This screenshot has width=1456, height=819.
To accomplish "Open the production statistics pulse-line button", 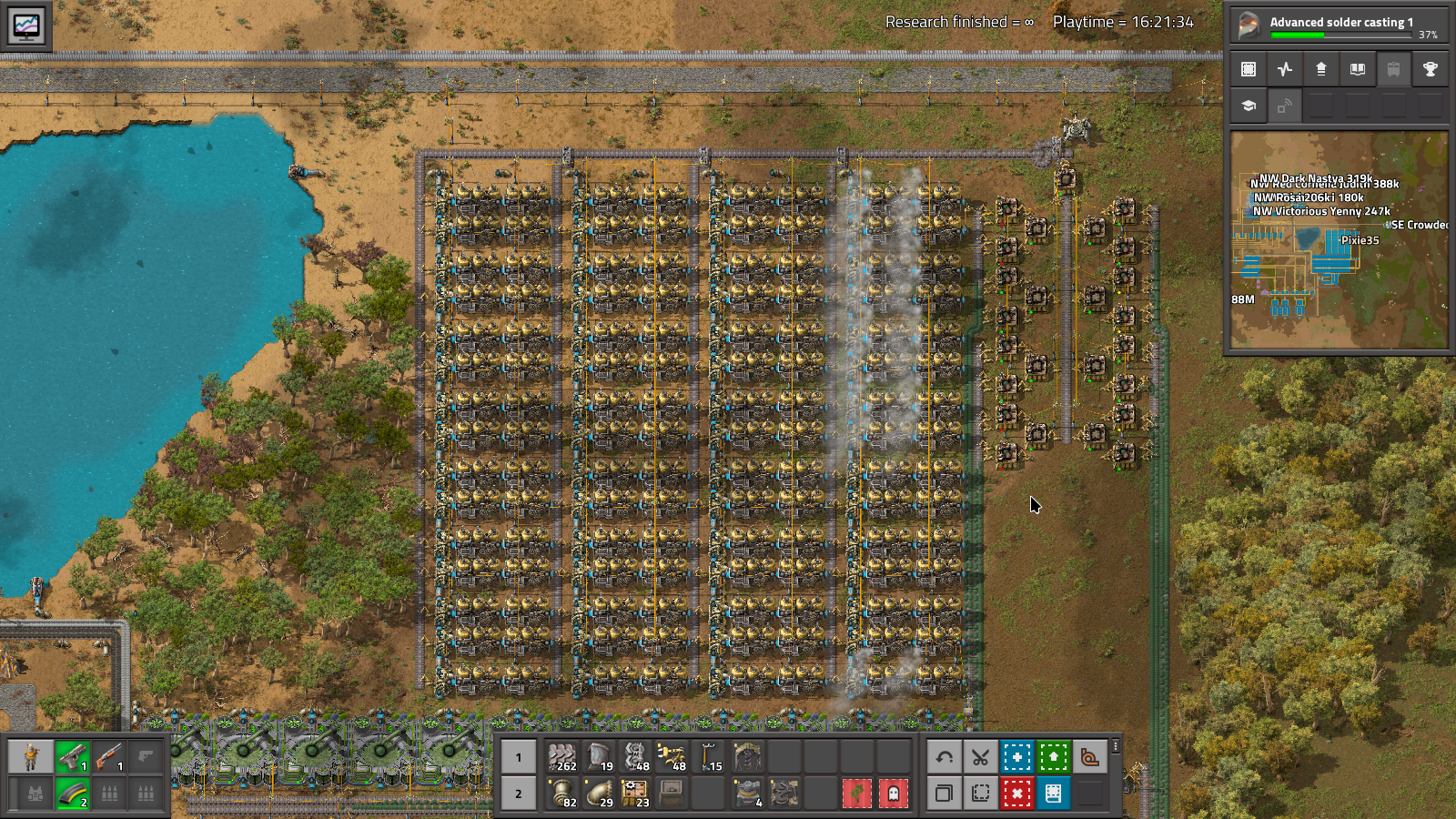I will tap(1284, 69).
